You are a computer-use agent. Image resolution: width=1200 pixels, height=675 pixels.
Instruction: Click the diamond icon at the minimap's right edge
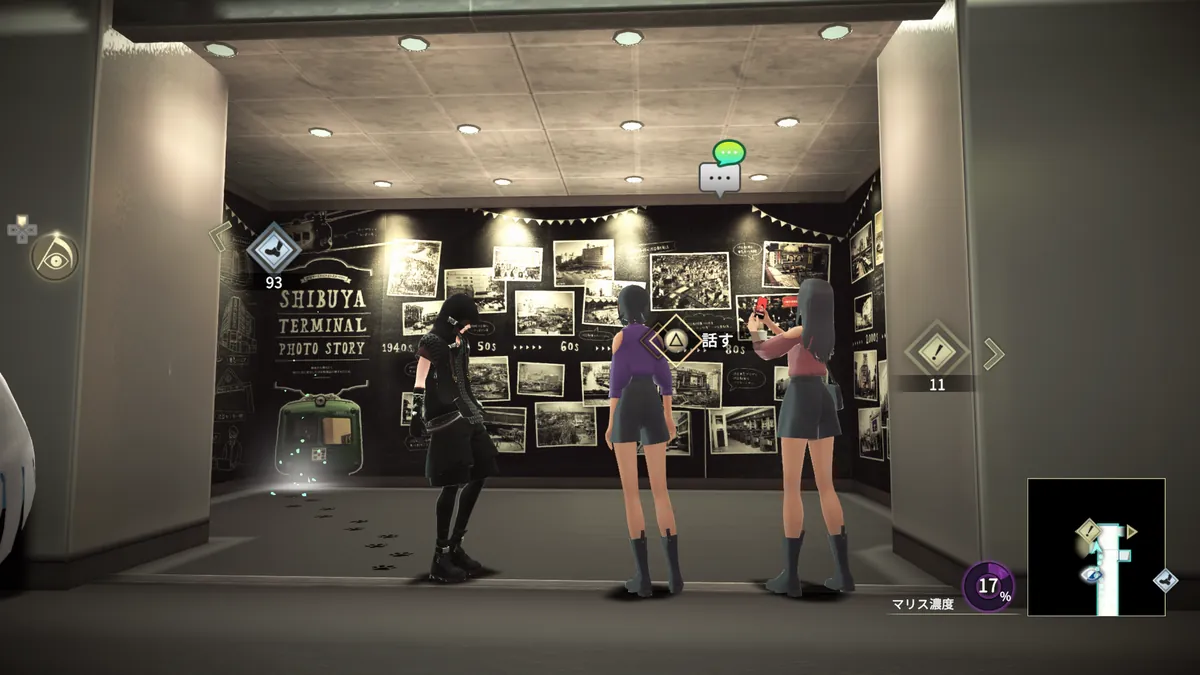click(1164, 580)
